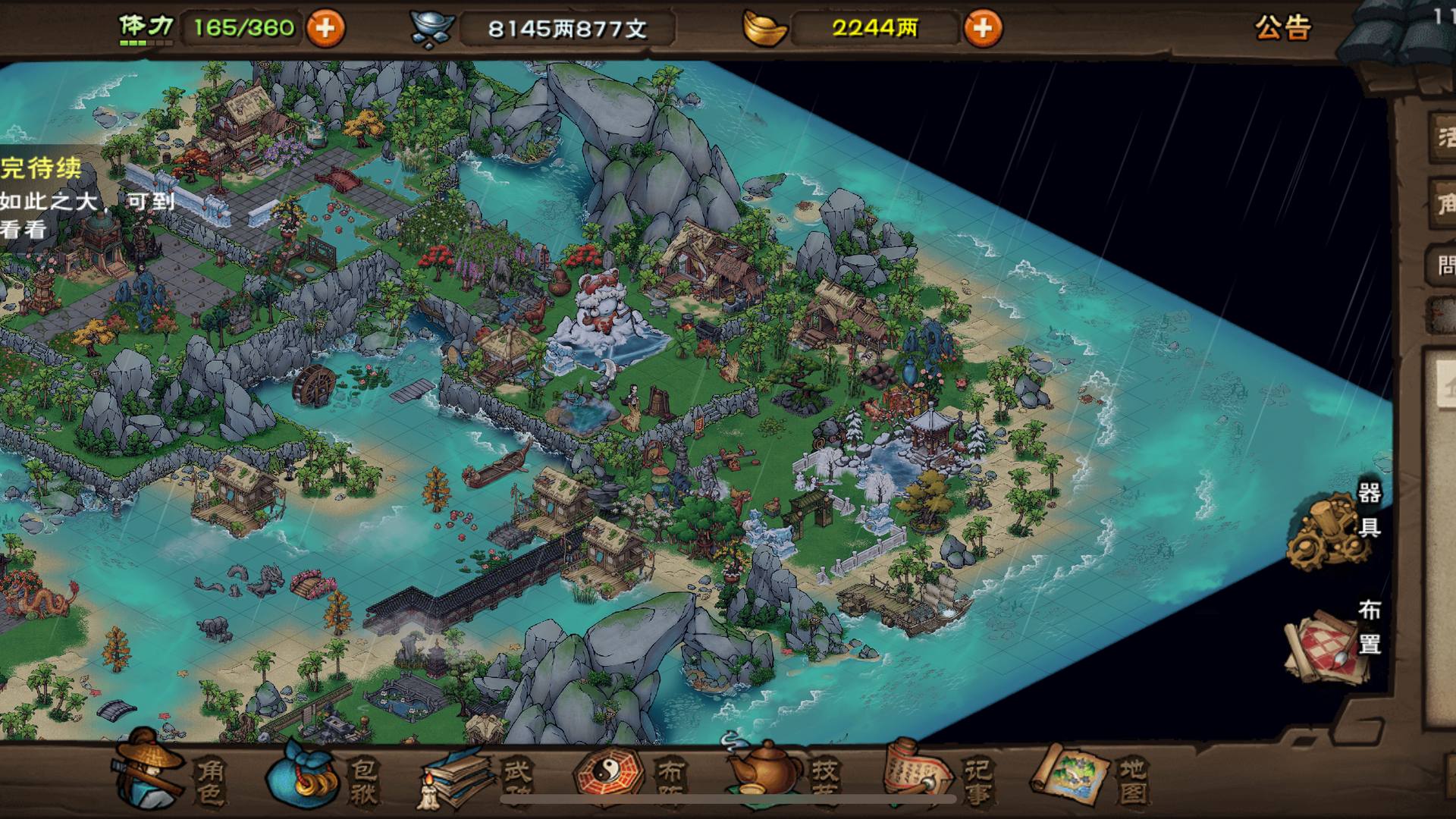Select the 活 tab on the side panel

(1445, 138)
